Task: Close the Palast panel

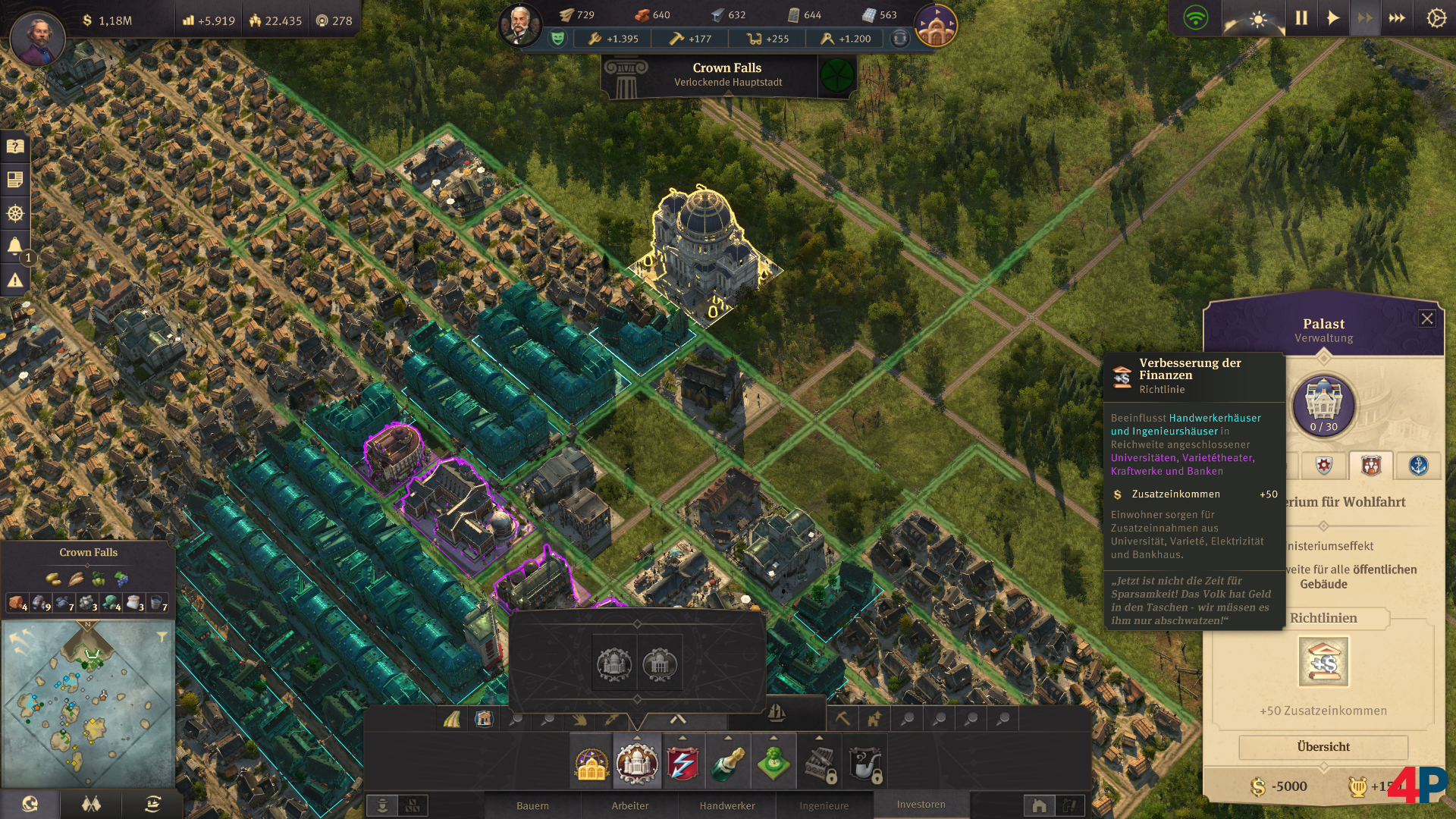Action: coord(1426,318)
